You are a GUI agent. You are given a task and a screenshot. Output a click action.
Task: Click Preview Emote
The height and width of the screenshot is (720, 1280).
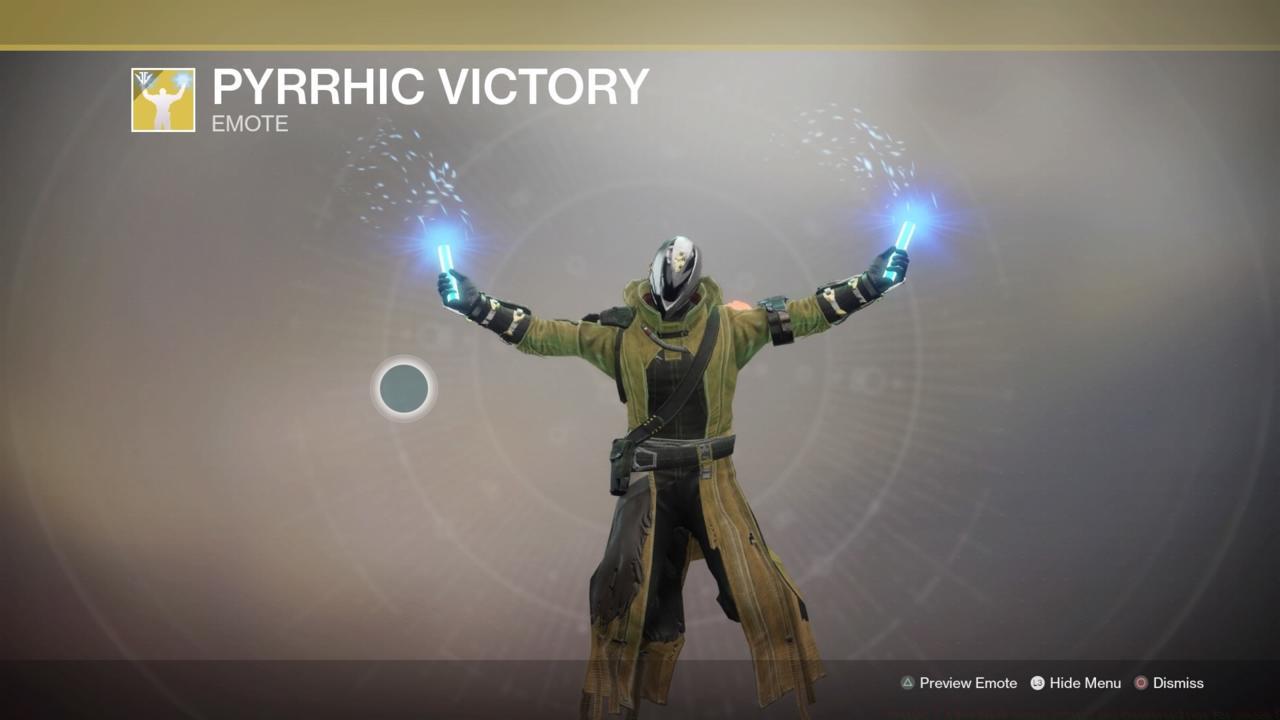tap(967, 683)
